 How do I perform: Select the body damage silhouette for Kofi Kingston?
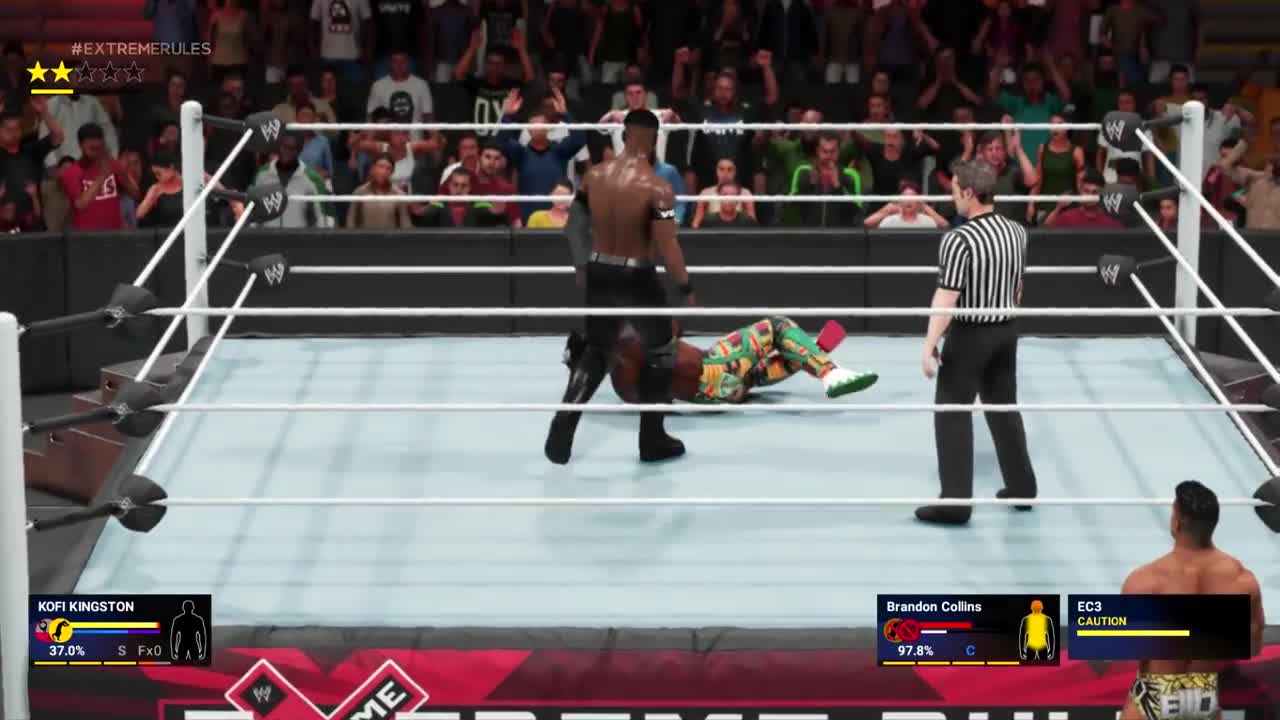pyautogui.click(x=188, y=630)
